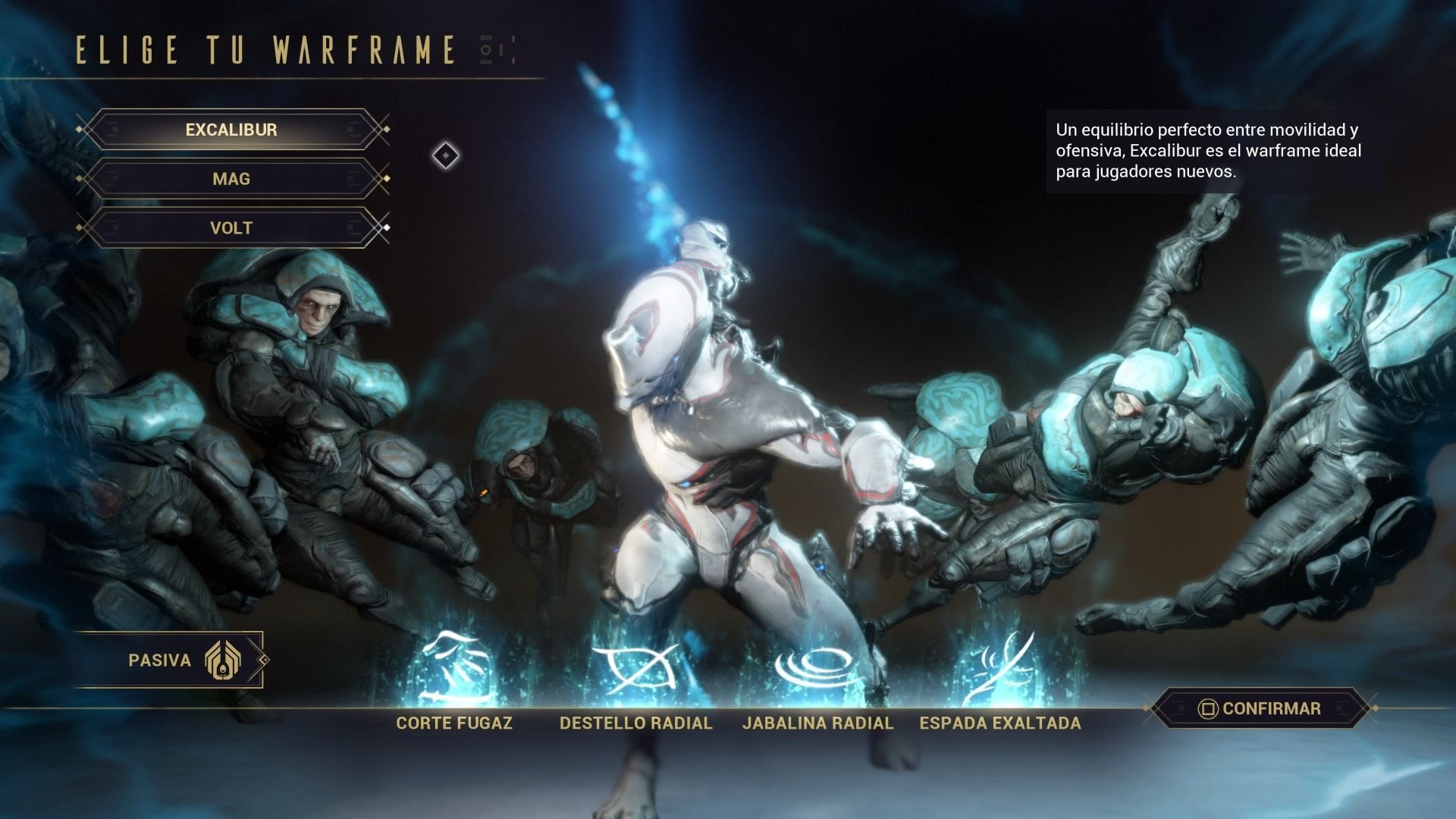The image size is (1456, 819).
Task: Click the JABALINA RADIAL ability name
Action: click(x=817, y=723)
